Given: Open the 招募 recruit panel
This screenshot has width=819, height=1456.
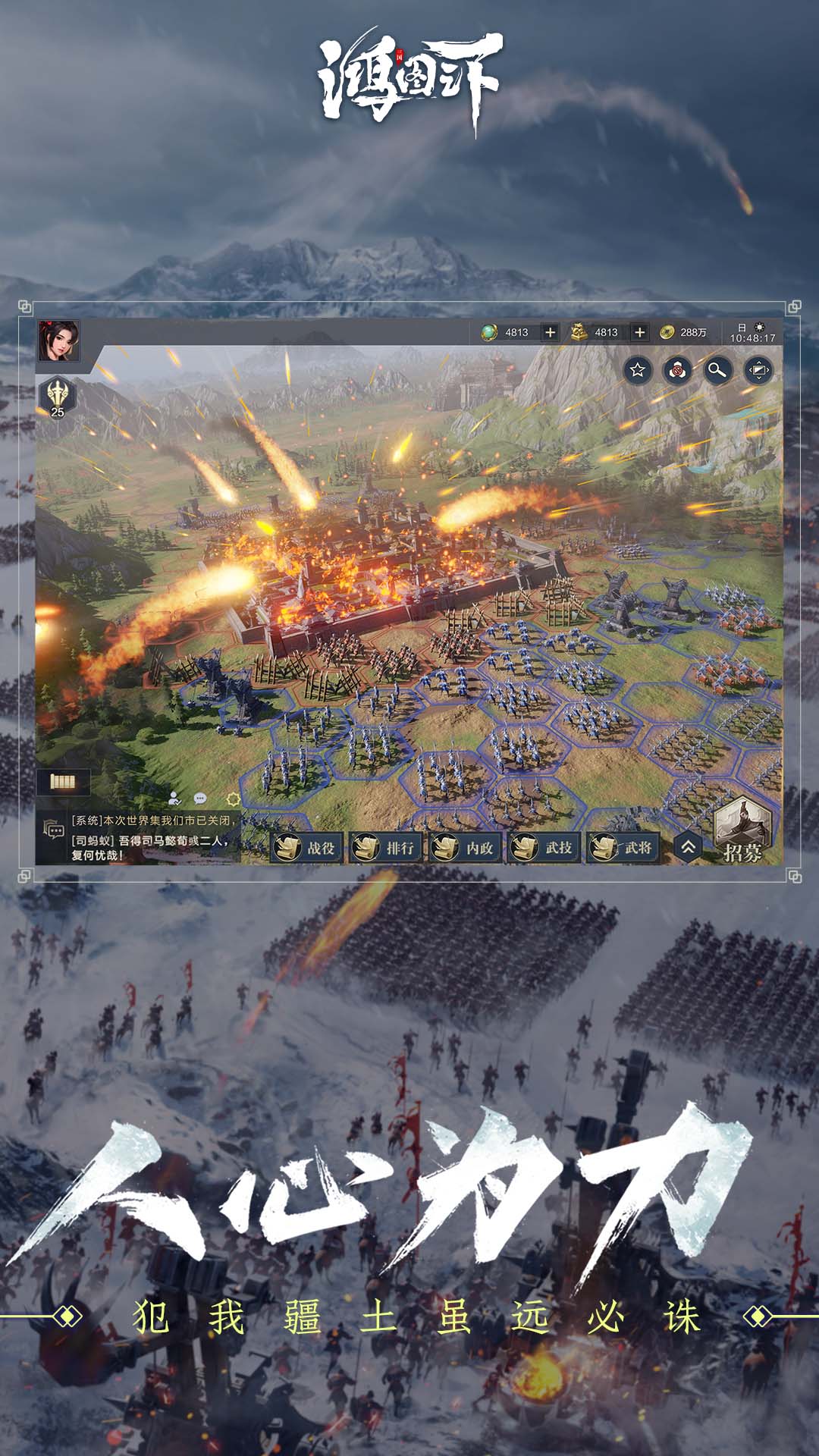Looking at the screenshot, I should coord(742,832).
